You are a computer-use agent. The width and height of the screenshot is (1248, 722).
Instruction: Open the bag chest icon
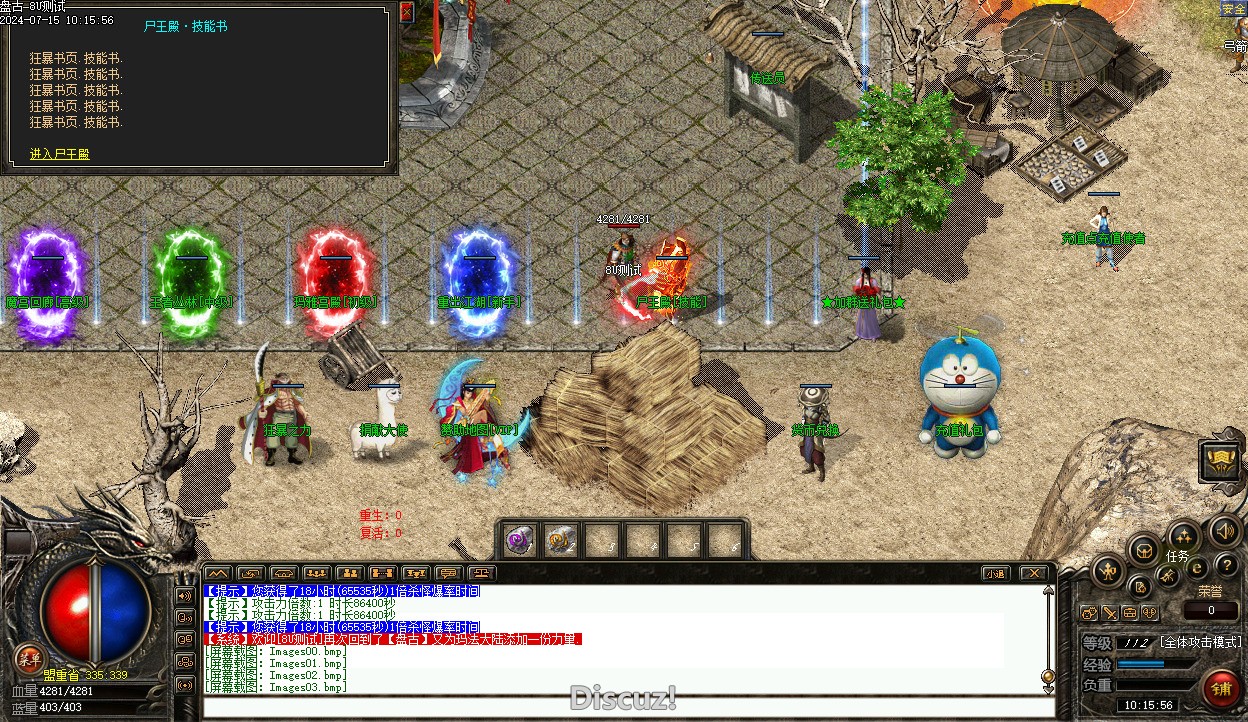(x=1144, y=550)
